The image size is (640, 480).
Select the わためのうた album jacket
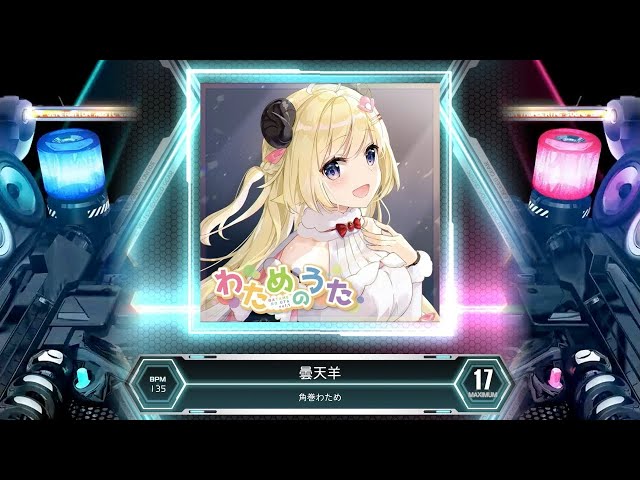(319, 203)
